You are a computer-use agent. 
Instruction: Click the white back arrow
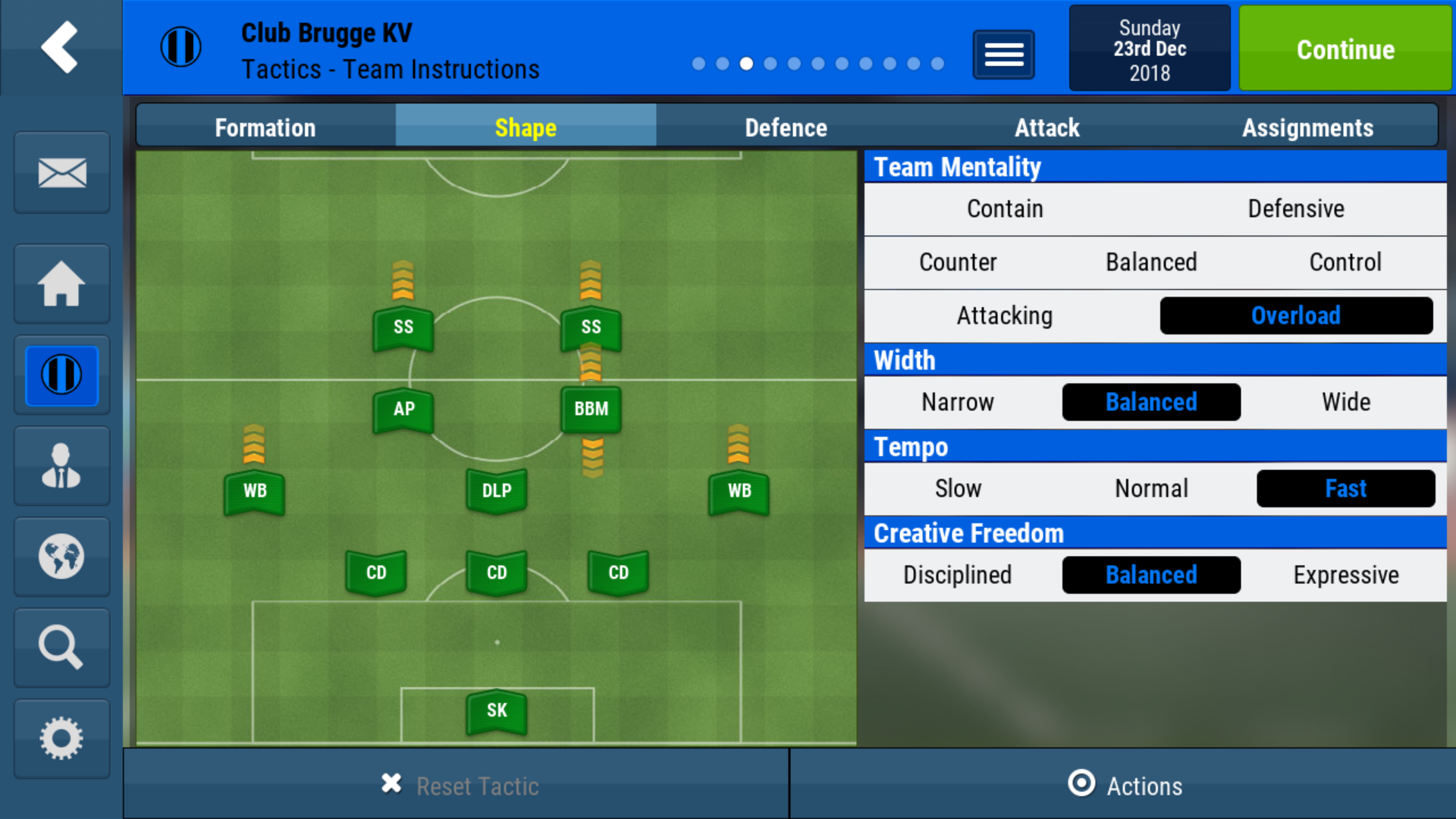point(59,47)
